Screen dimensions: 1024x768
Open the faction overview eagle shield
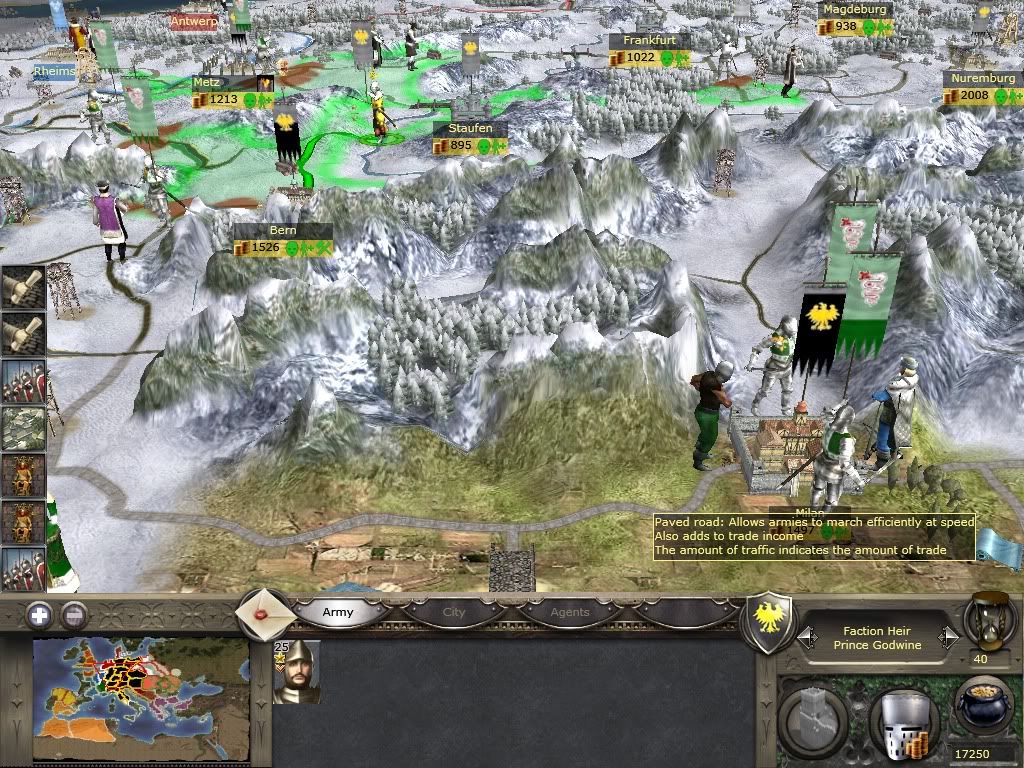tap(769, 620)
